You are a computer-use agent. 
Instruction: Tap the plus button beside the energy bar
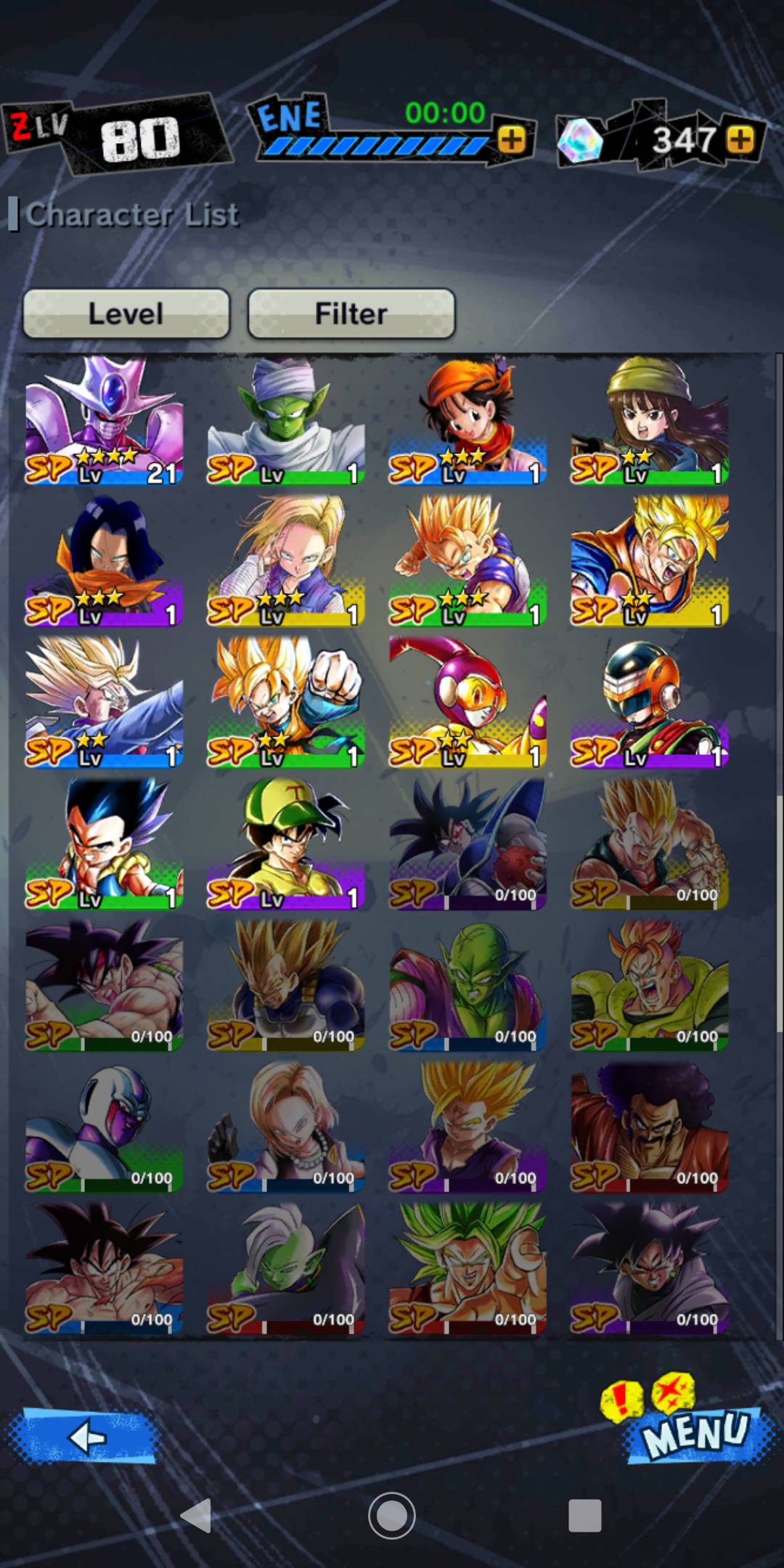pos(512,139)
